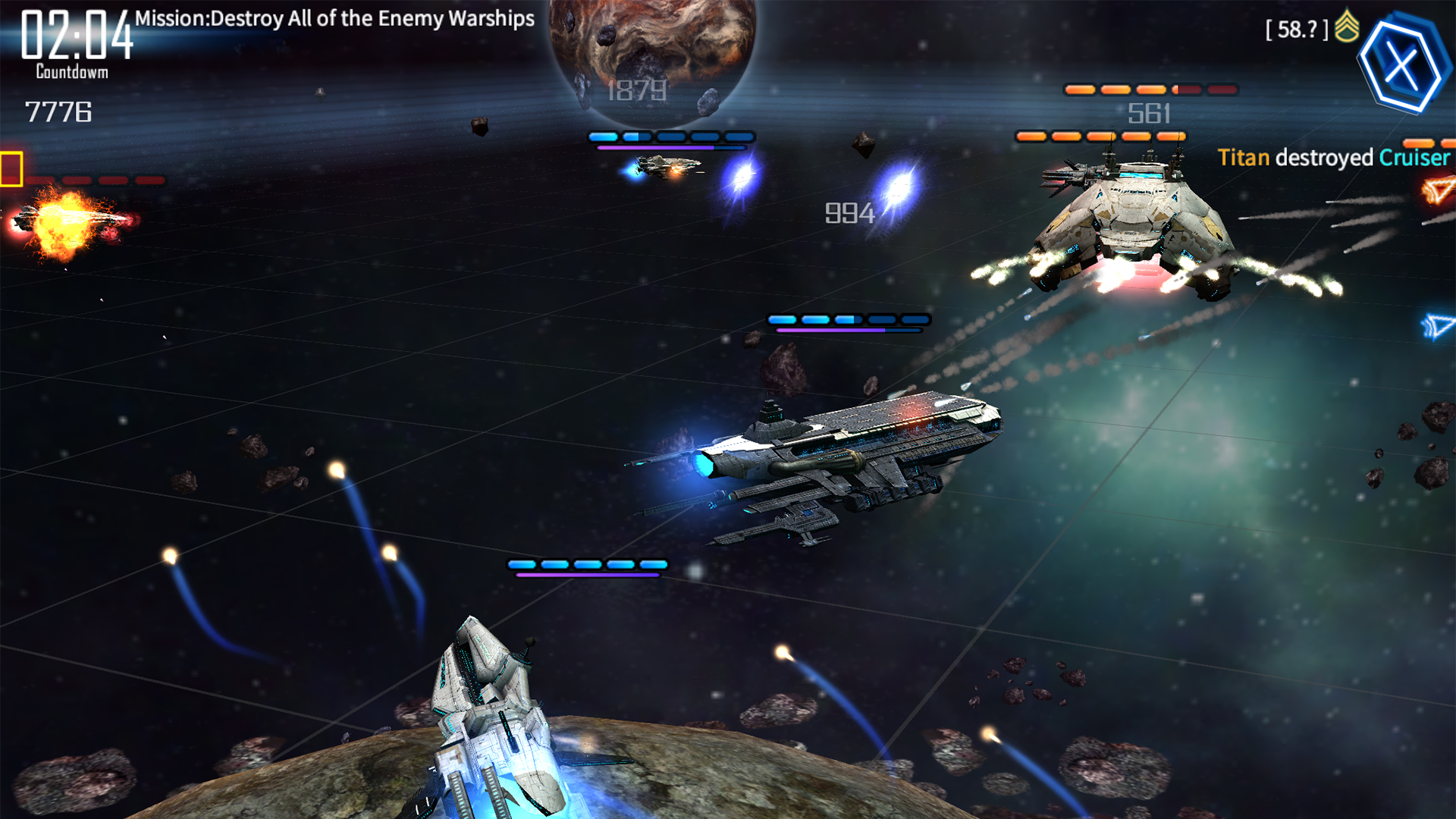1456x819 pixels.
Task: Click the small distant ship near the 1879 label
Action: point(667,167)
